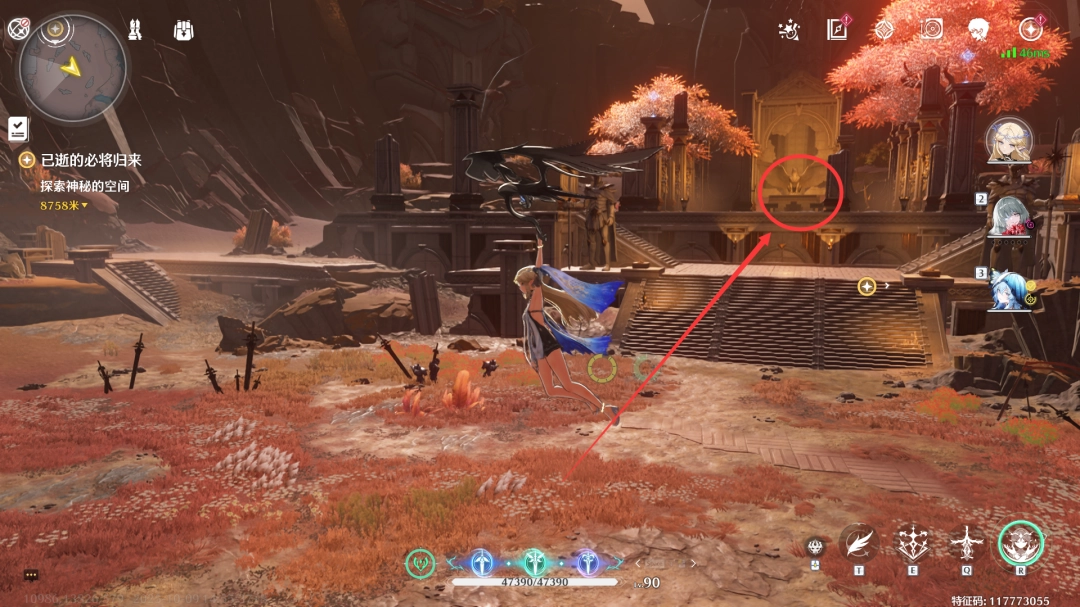
Task: Click the globe icon beside the minimap
Action: point(18,29)
